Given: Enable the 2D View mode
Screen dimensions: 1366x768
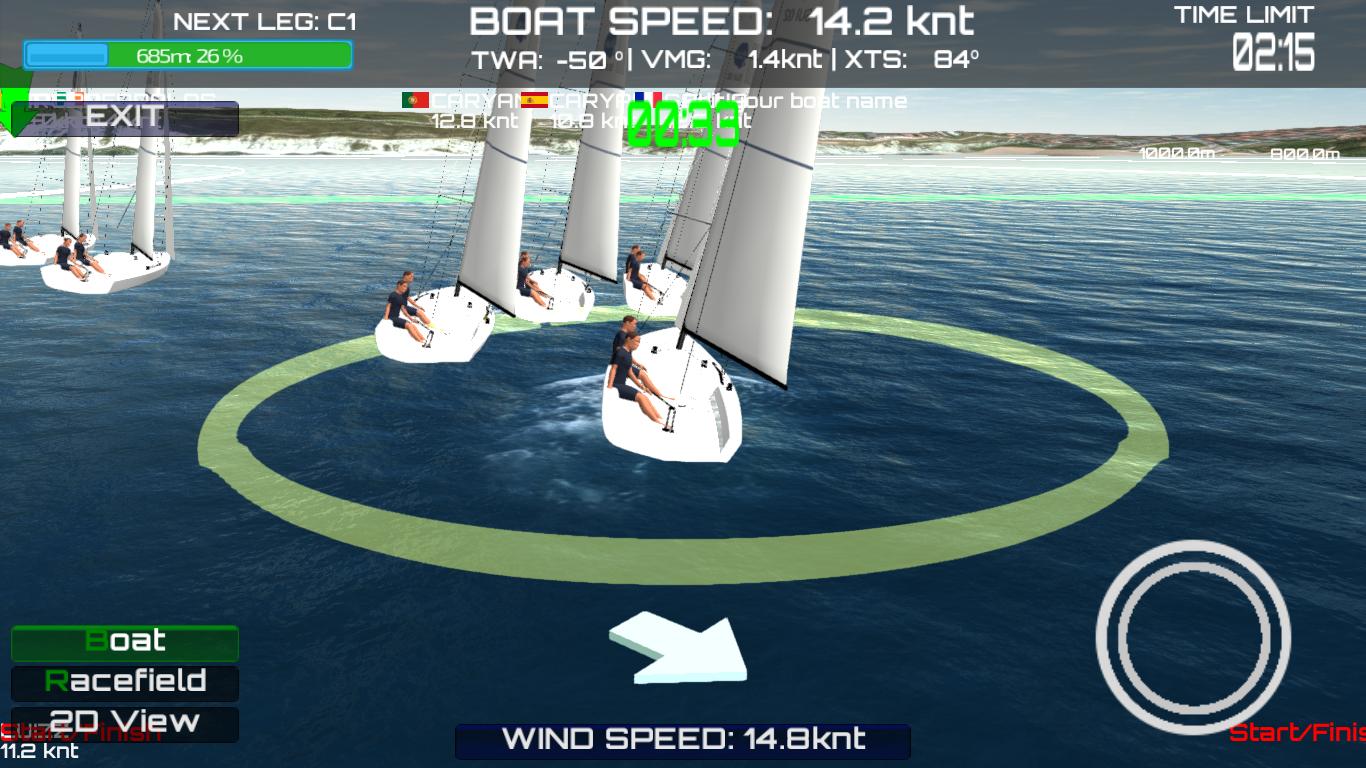Looking at the screenshot, I should click(x=124, y=722).
